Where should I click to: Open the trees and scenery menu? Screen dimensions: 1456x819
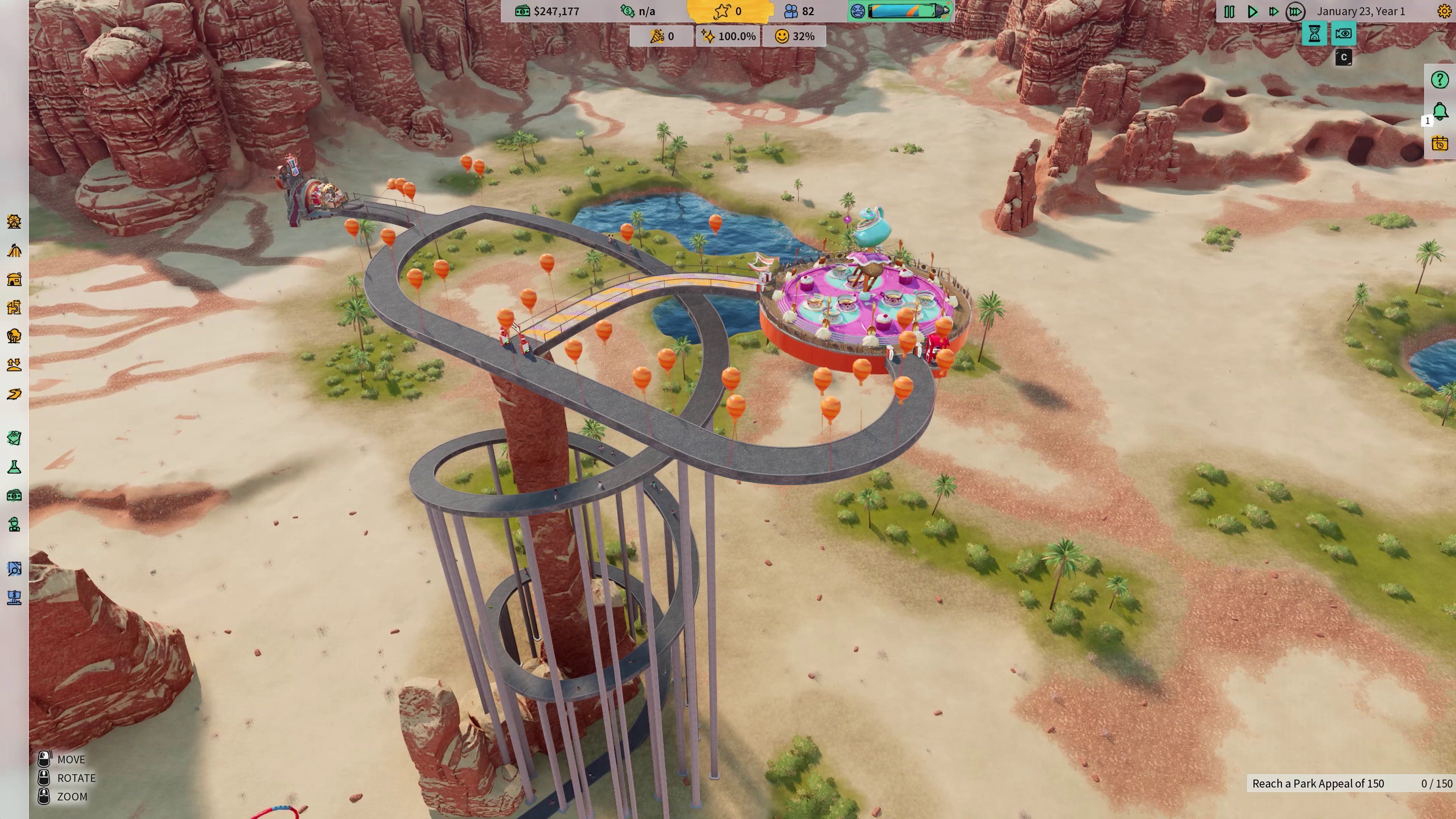pos(14,336)
